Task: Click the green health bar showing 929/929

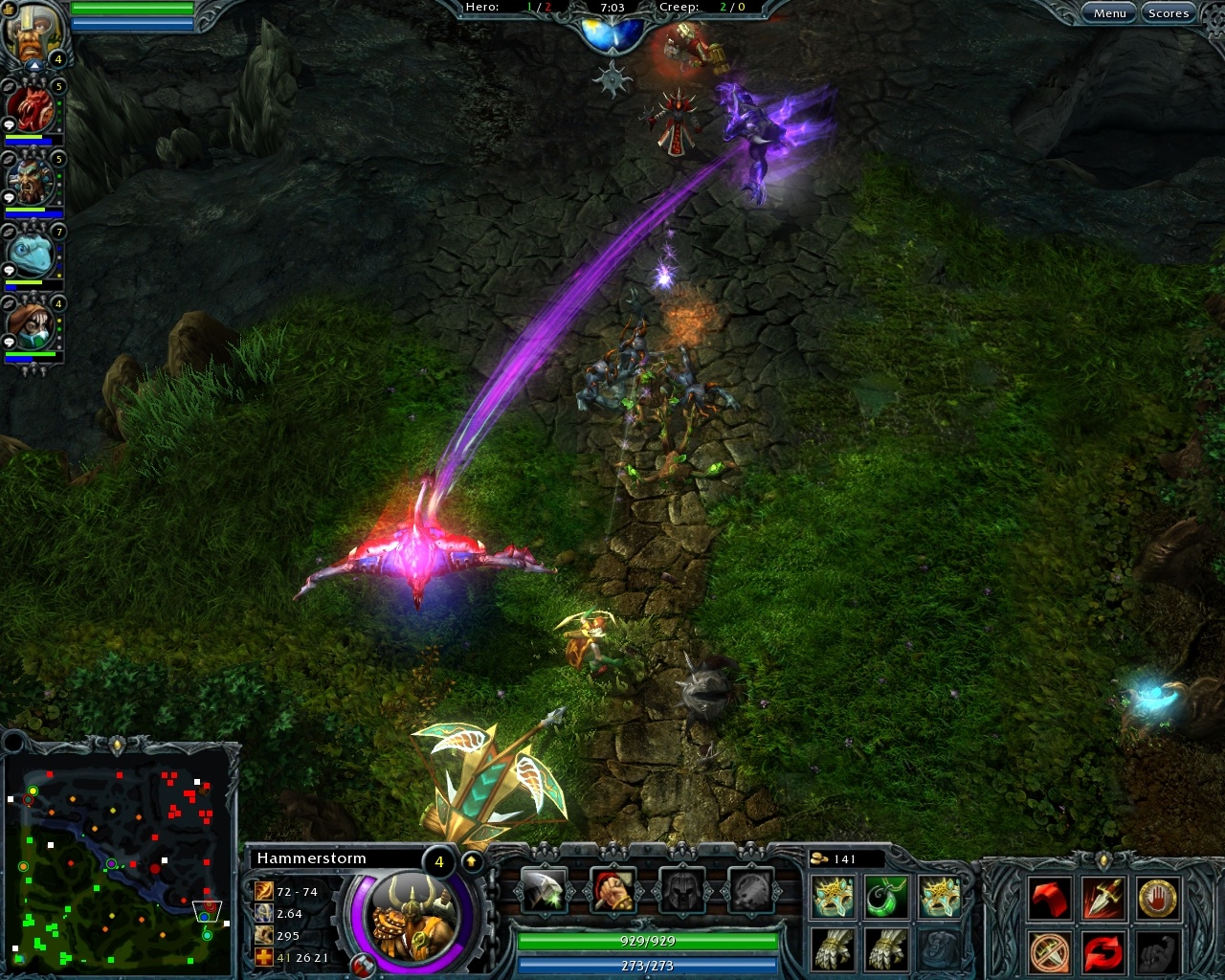Action: pos(650,942)
